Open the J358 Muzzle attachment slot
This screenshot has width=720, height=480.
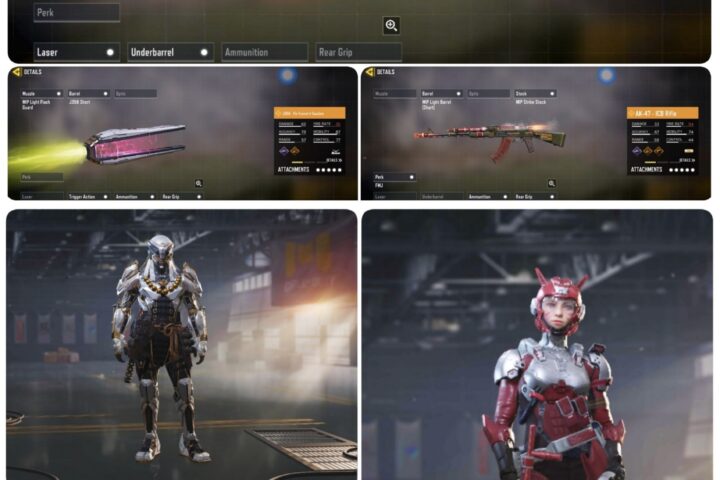pyautogui.click(x=42, y=94)
